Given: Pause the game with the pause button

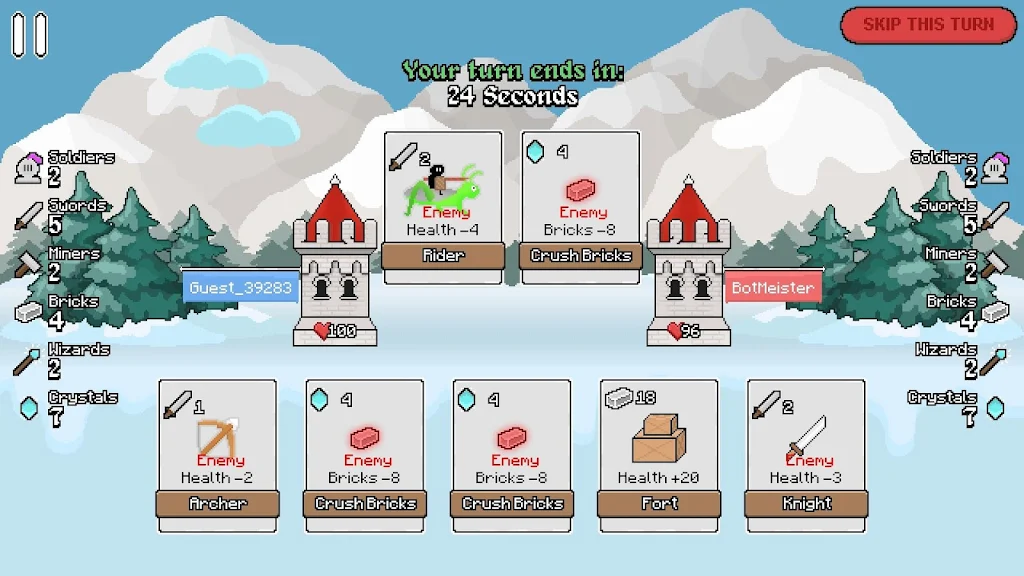Looking at the screenshot, I should point(29,34).
